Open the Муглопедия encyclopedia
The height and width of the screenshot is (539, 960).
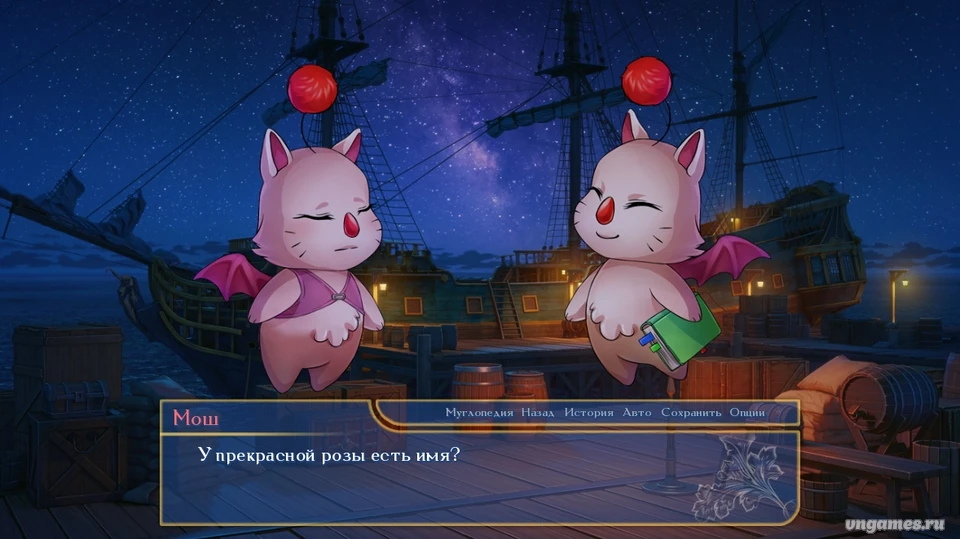480,412
